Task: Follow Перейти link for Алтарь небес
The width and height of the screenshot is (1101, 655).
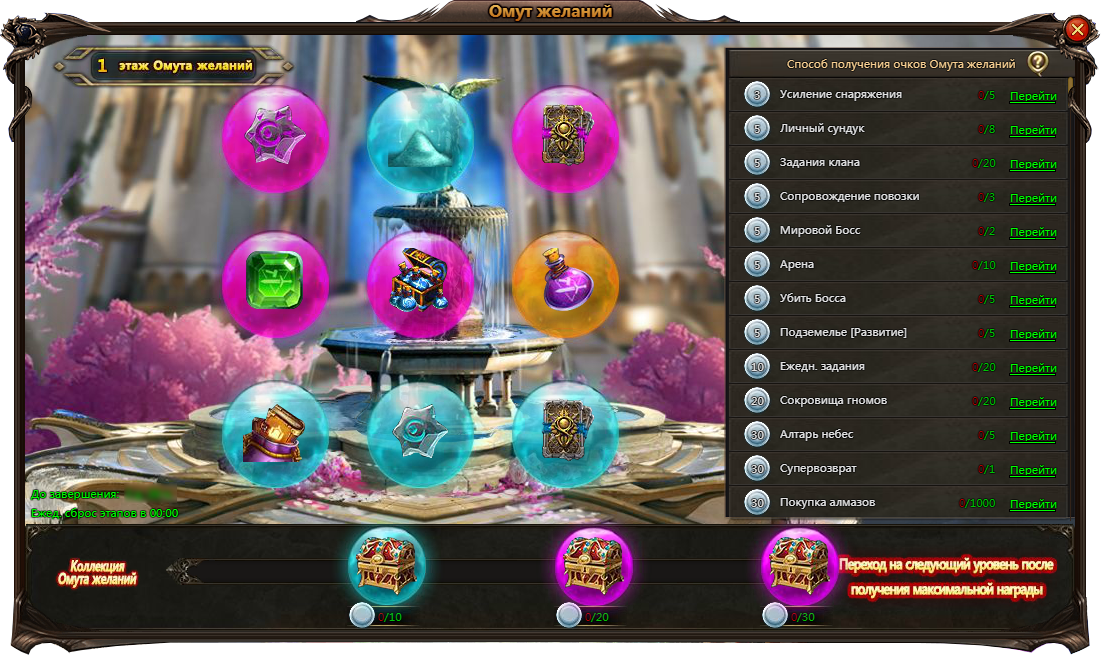Action: (1033, 436)
